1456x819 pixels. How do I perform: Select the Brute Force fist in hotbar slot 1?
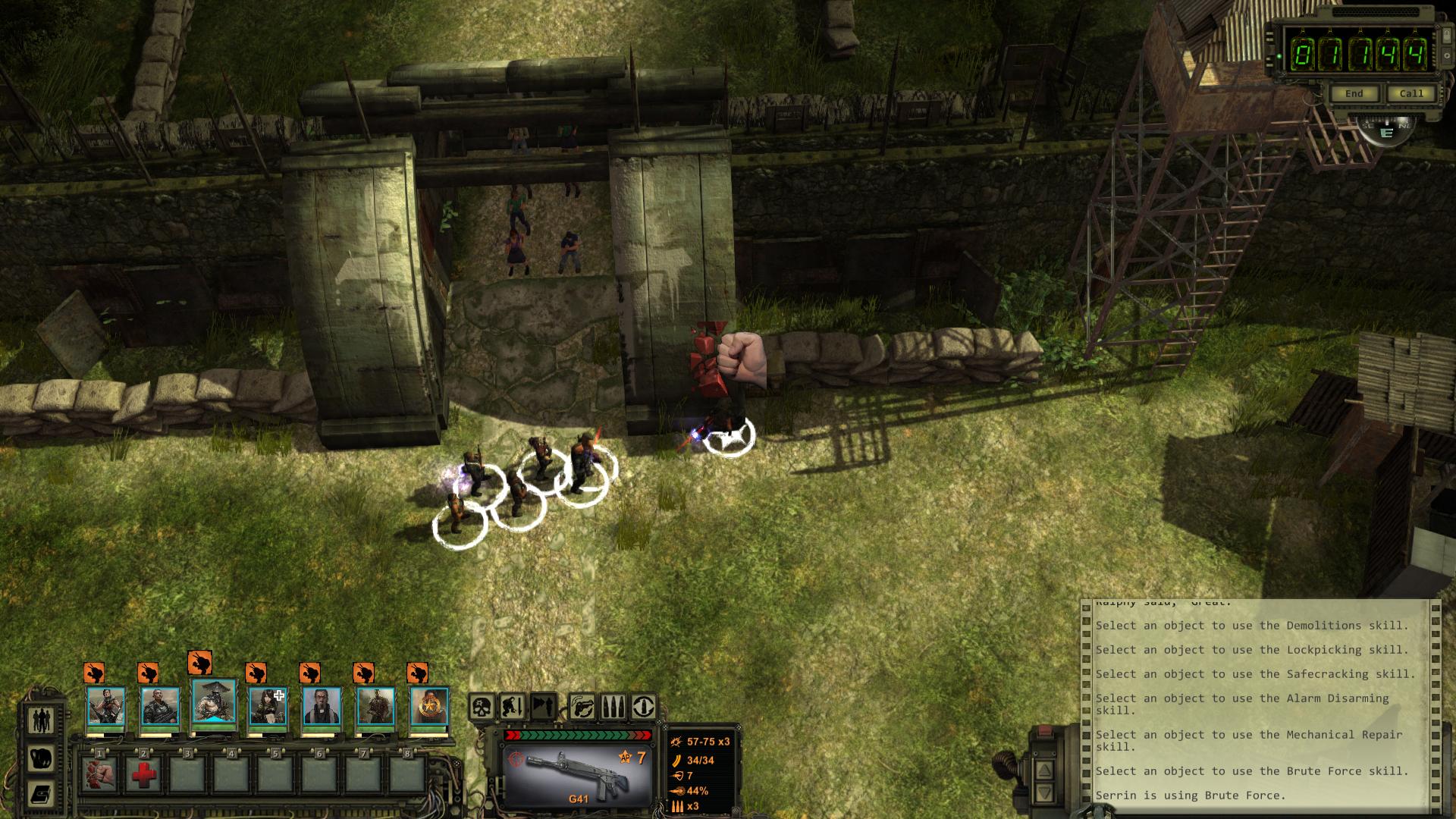[x=100, y=775]
